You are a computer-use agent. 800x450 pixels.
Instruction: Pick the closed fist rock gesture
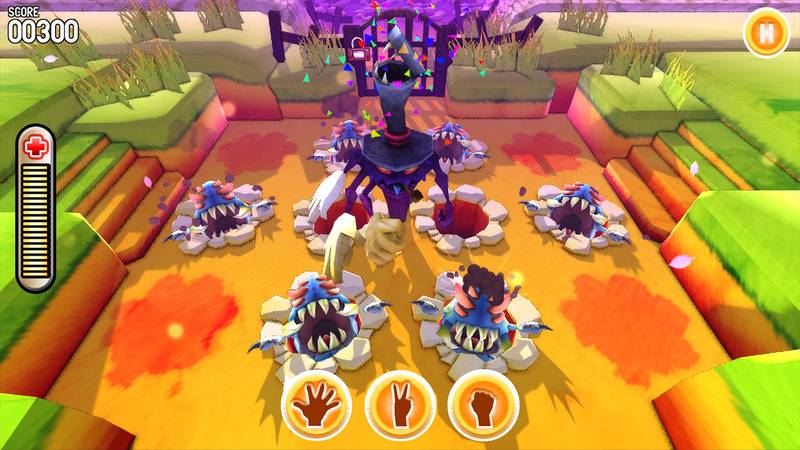click(x=482, y=405)
